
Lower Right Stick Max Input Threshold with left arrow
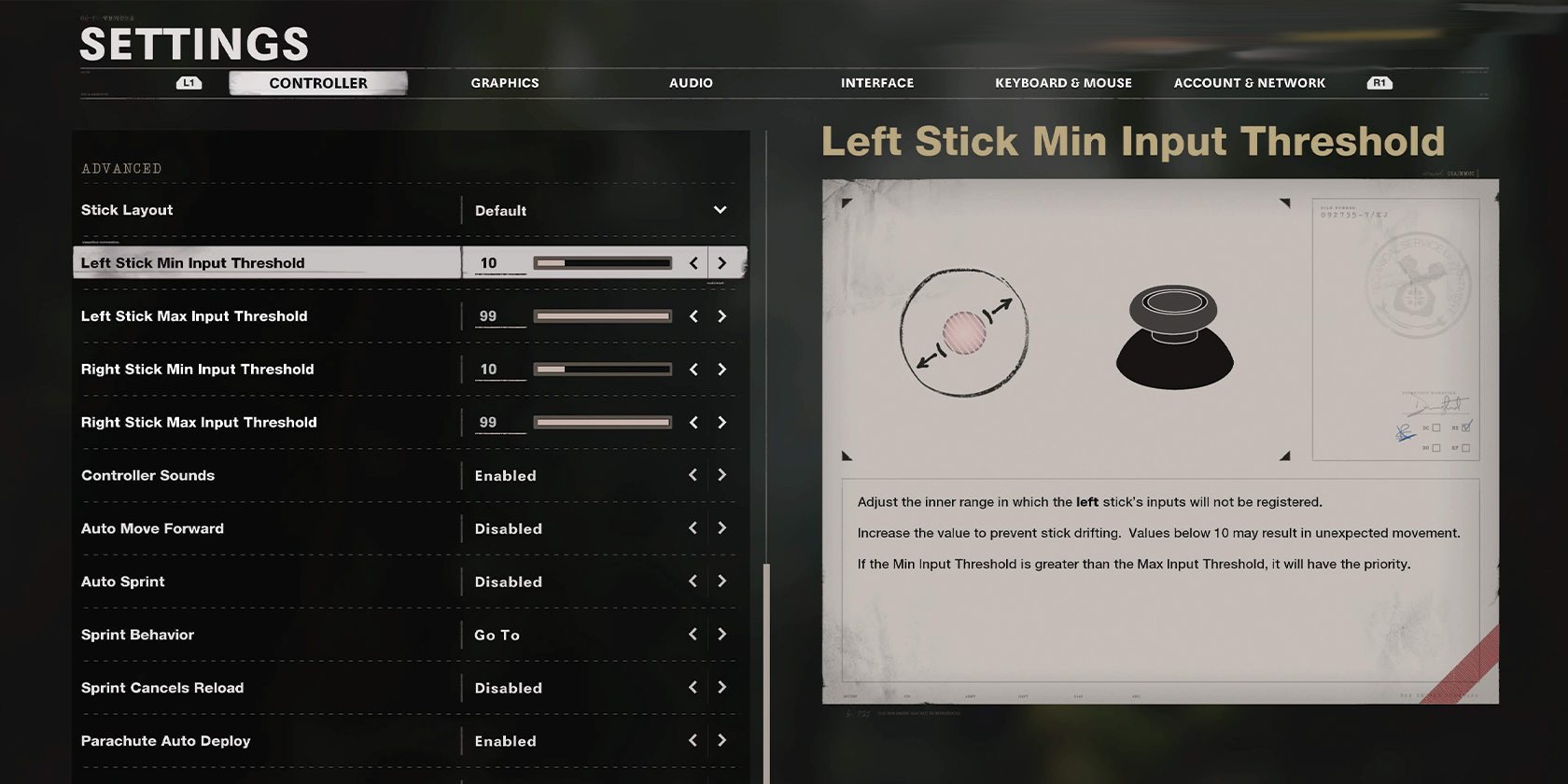(693, 423)
